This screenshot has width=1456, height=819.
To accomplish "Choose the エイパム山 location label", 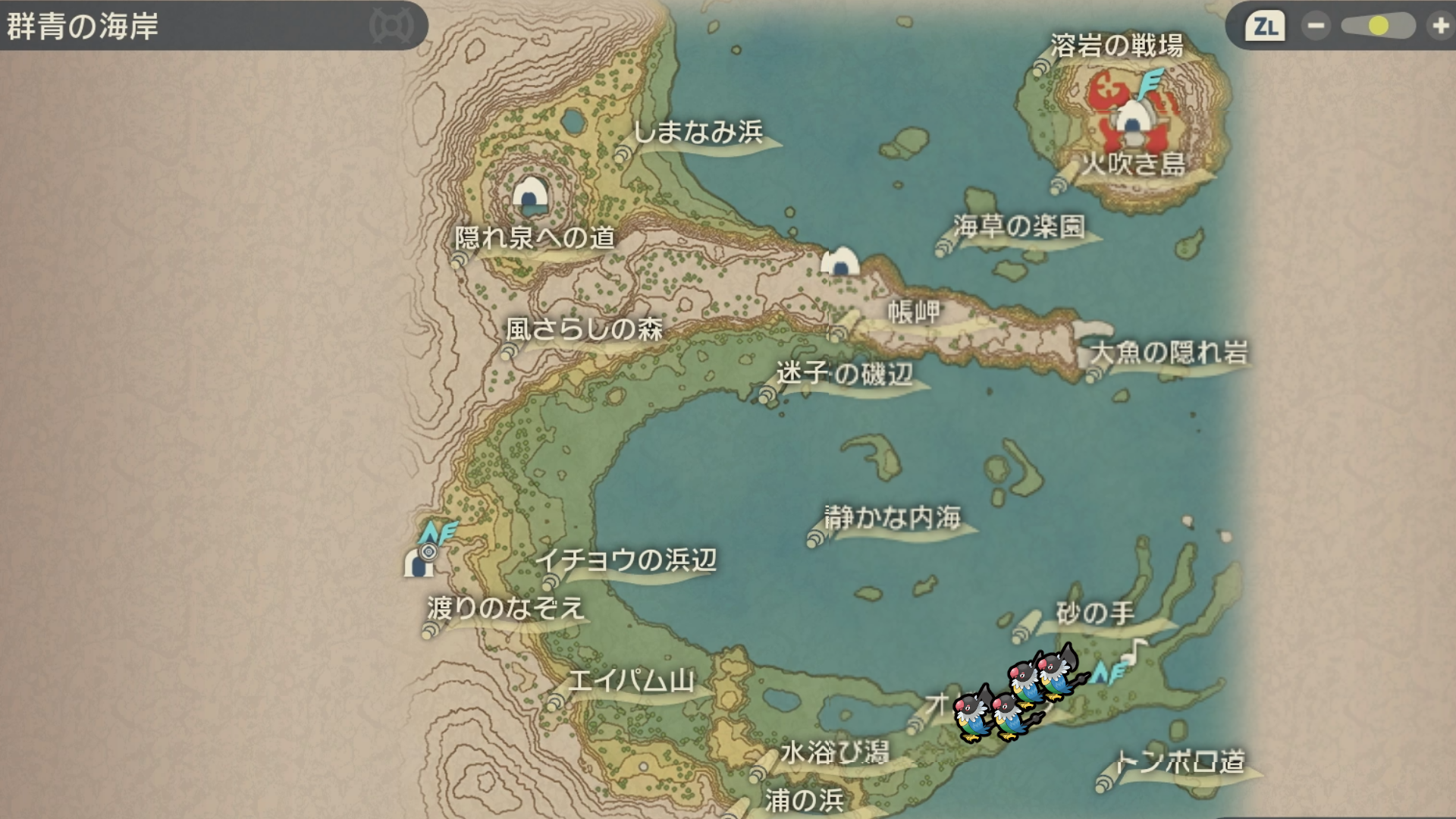I will point(631,681).
